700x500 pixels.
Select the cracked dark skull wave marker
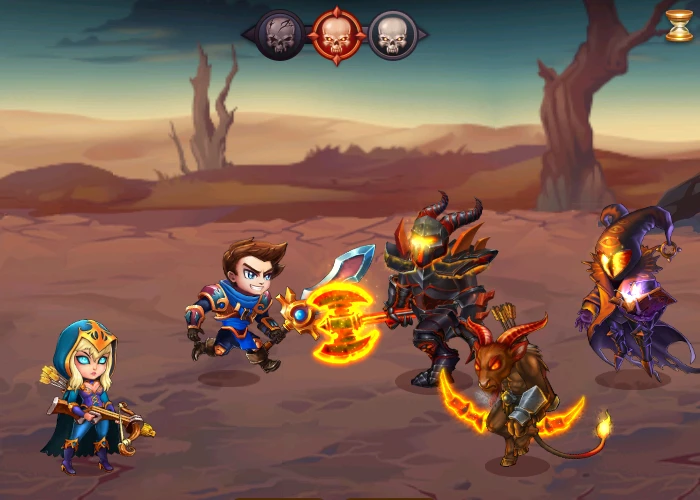click(x=281, y=35)
